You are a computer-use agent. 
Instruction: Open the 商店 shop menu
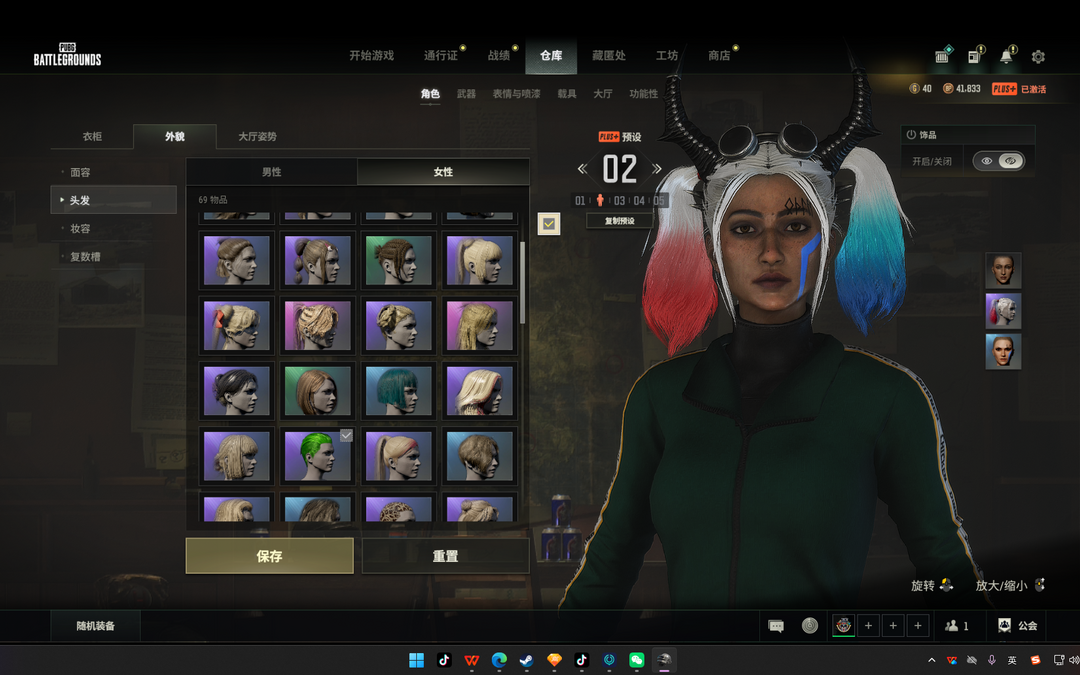(x=719, y=56)
